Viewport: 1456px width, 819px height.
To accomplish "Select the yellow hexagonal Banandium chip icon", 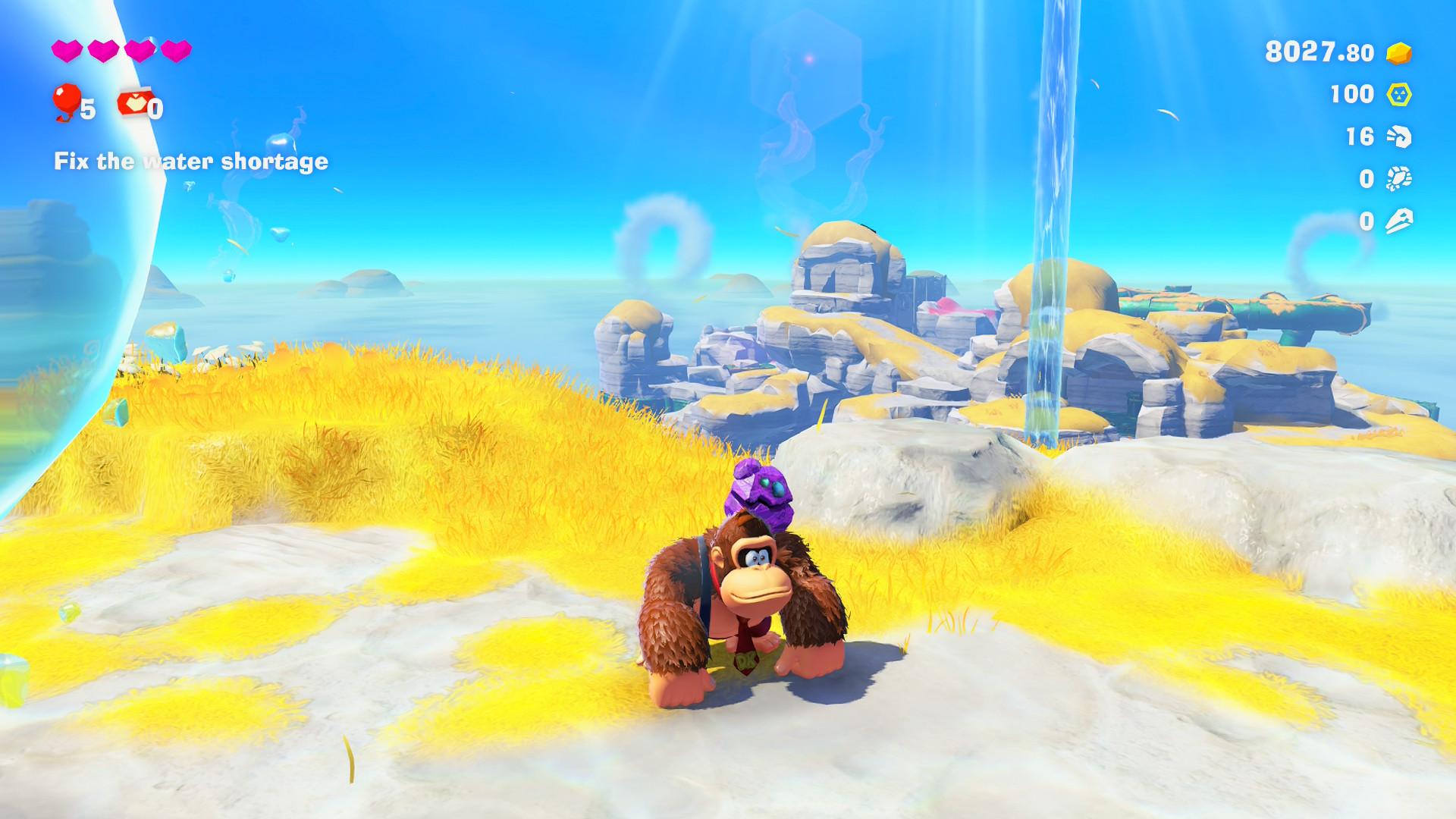I will click(x=1399, y=95).
